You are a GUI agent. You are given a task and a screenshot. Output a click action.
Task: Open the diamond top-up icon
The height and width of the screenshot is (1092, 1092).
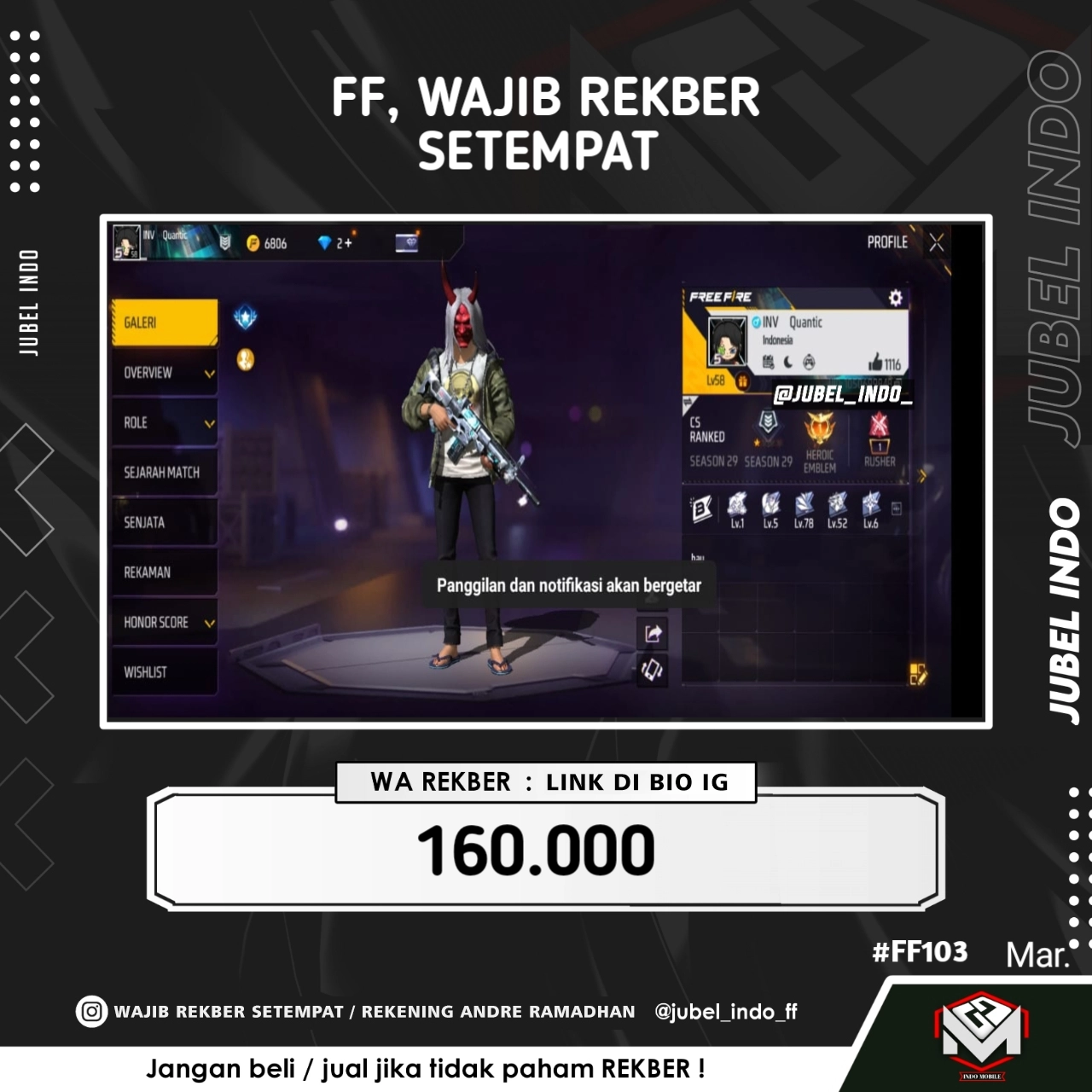(x=326, y=243)
